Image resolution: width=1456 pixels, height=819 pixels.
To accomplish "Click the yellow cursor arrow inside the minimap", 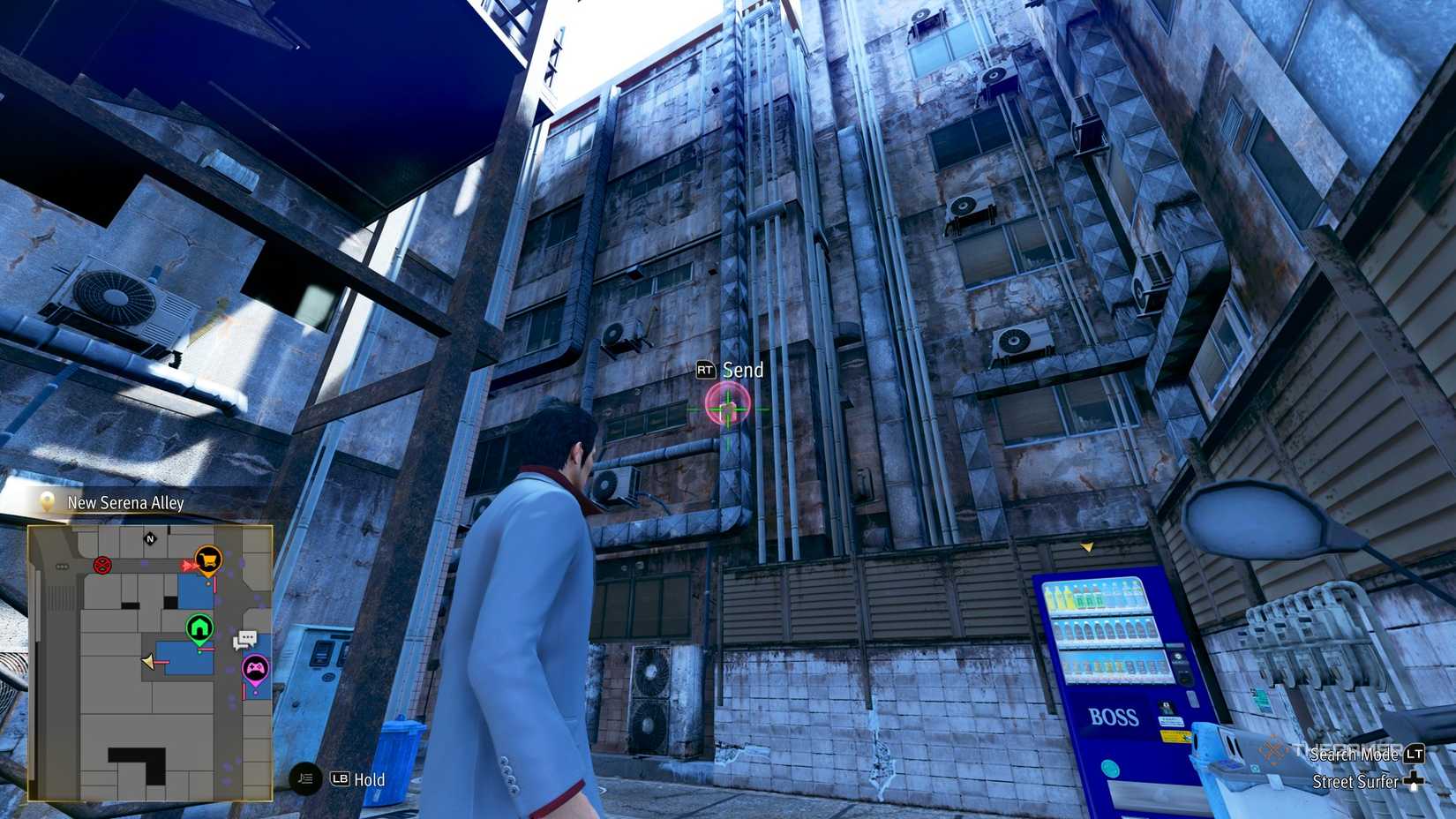I will pos(148,662).
